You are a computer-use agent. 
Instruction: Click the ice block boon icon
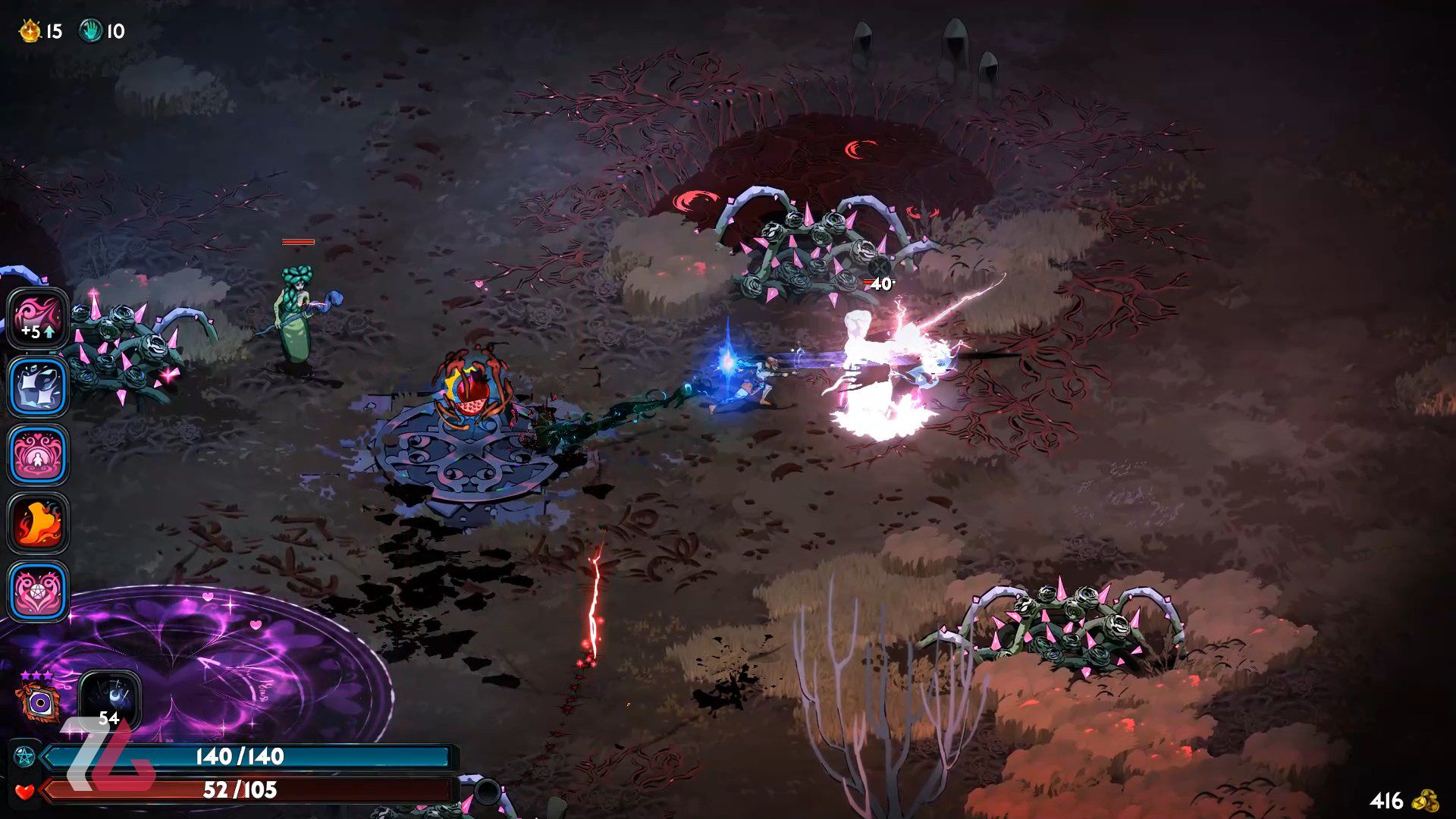point(38,387)
